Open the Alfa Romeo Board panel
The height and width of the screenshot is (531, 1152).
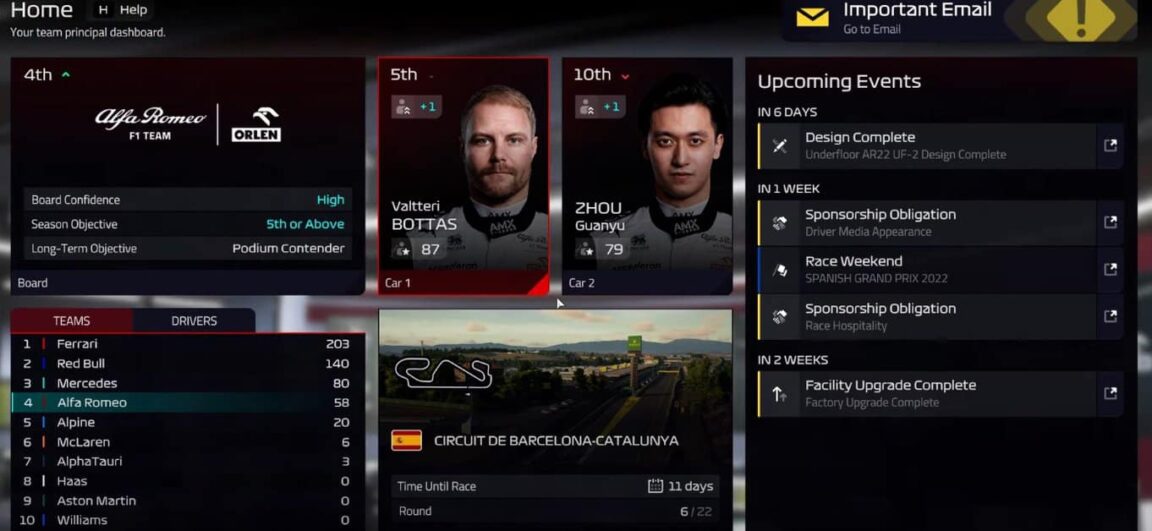click(x=188, y=175)
